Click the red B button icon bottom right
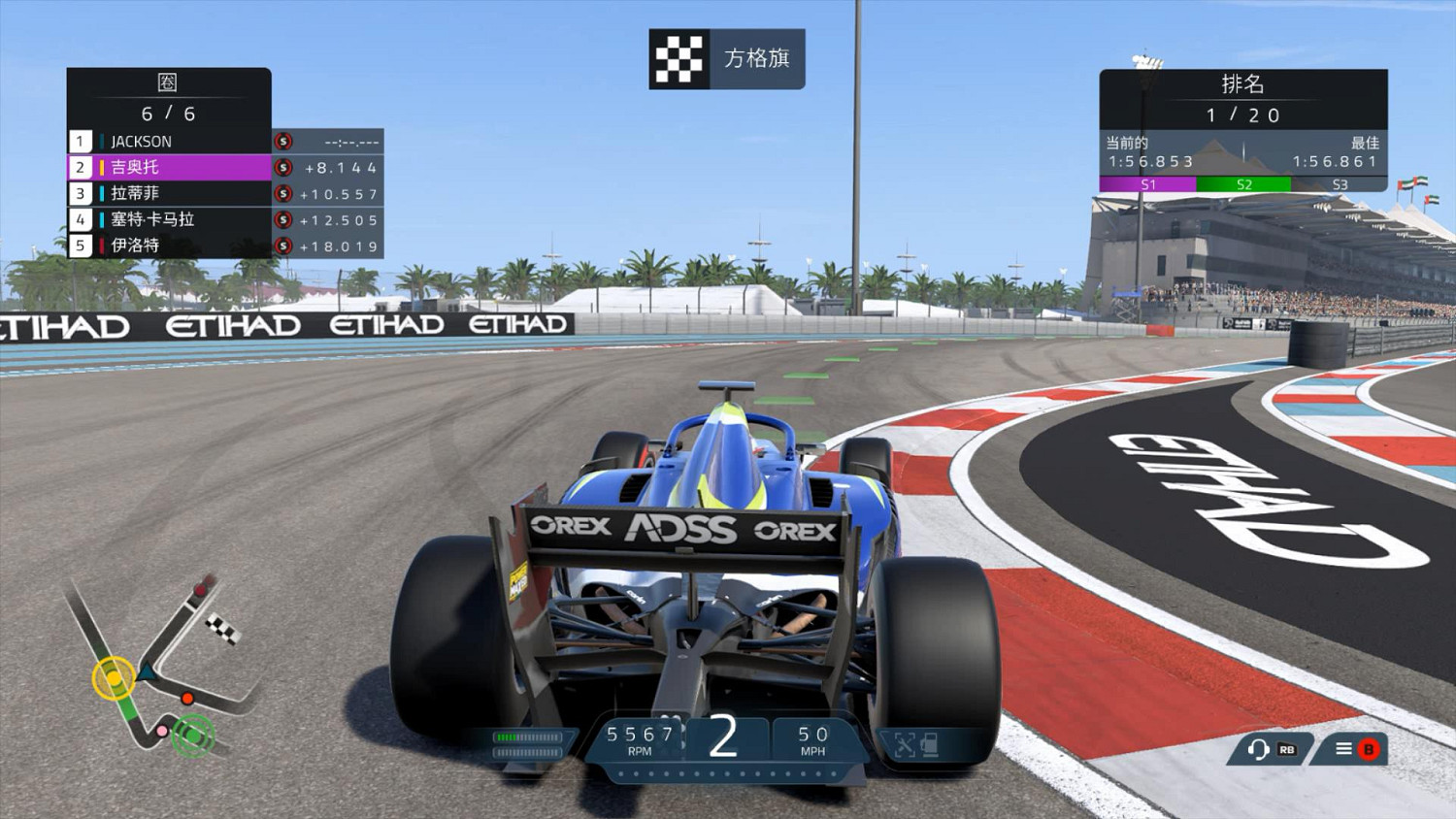Screen dimensions: 1456x819 tap(1371, 749)
